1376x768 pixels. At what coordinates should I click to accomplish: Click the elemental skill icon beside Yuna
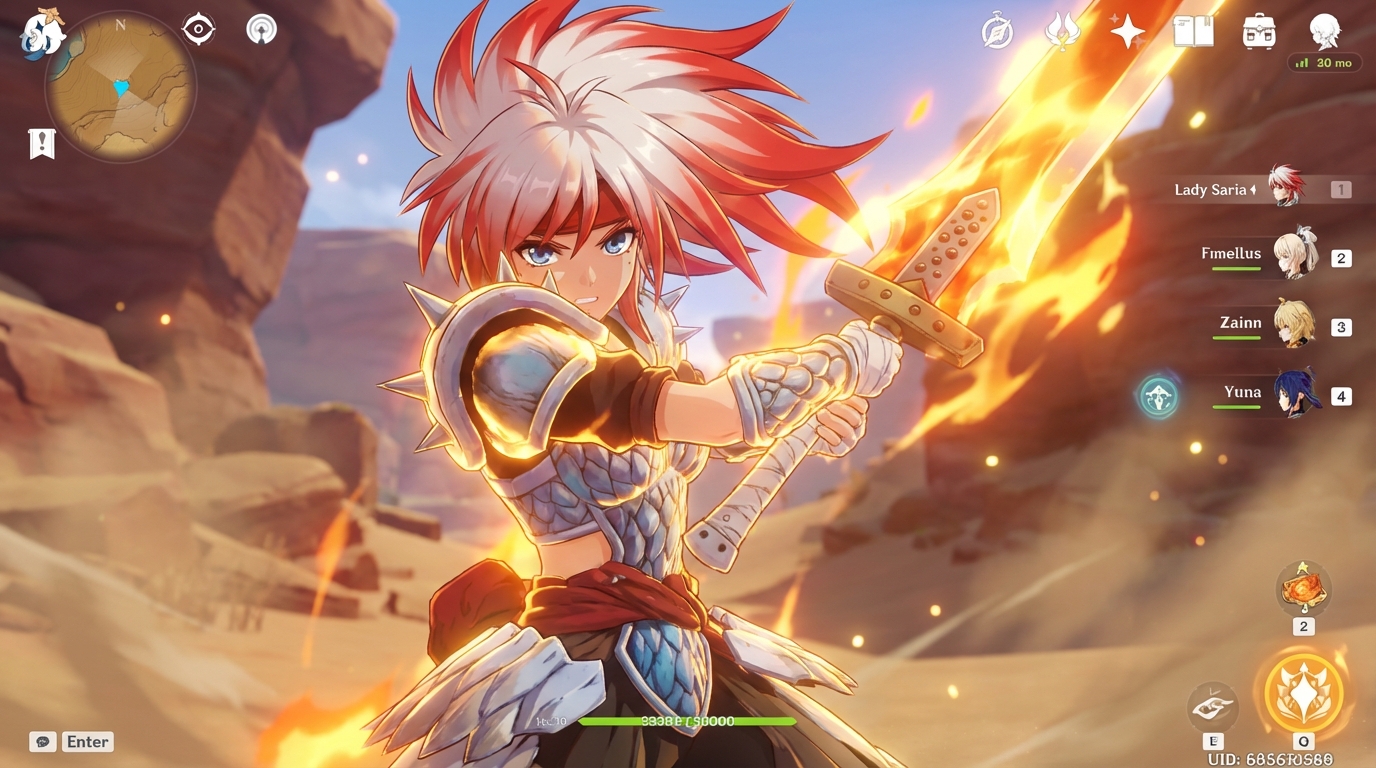(1157, 397)
